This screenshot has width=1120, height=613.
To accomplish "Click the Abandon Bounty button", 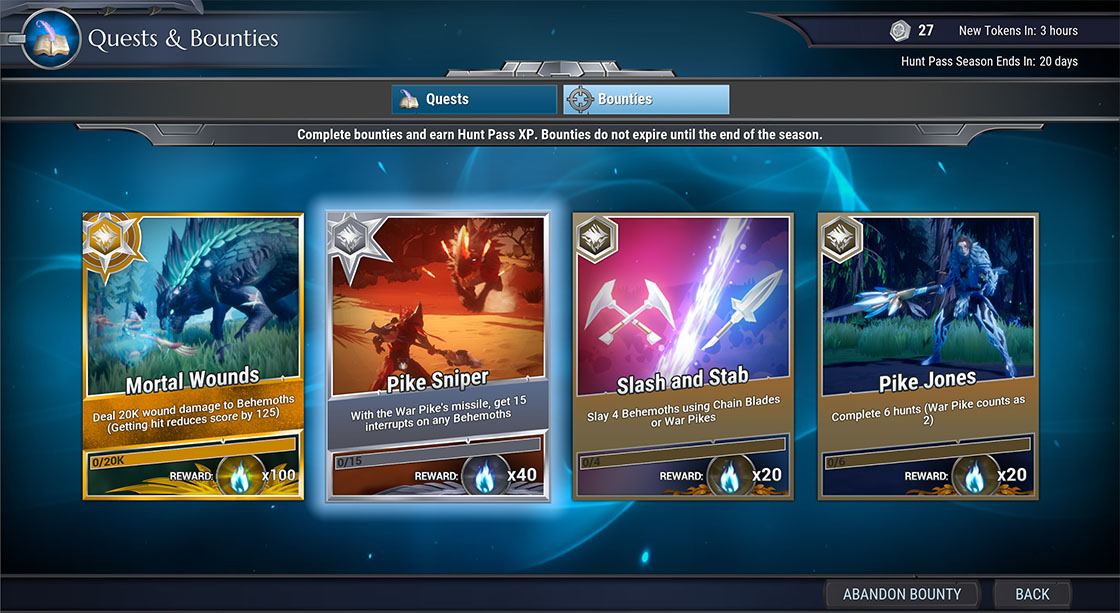I will (x=902, y=594).
